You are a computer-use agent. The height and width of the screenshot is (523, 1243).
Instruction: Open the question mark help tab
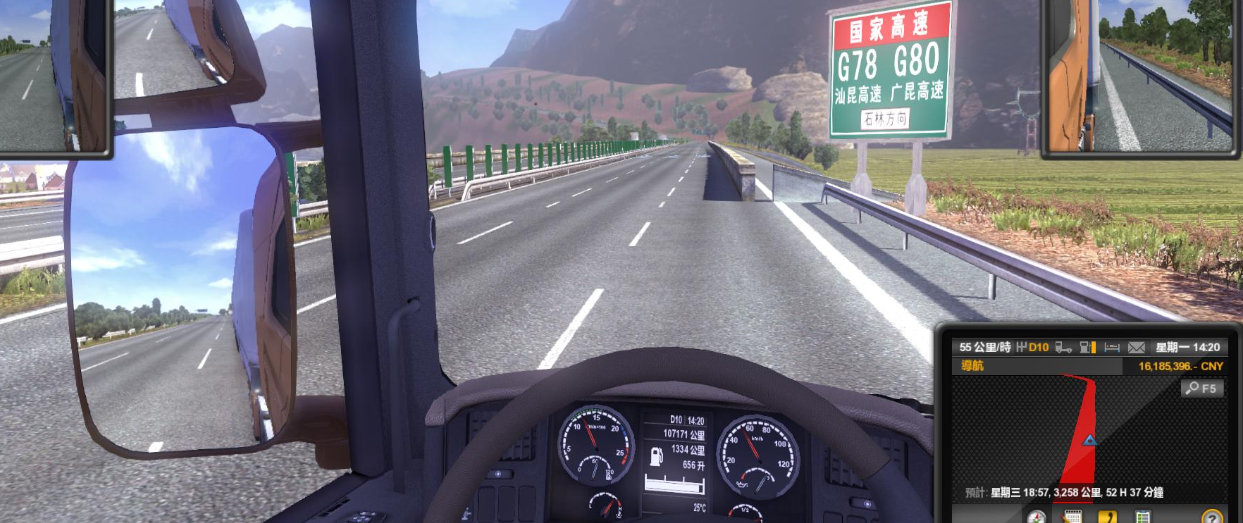pyautogui.click(x=1212, y=517)
